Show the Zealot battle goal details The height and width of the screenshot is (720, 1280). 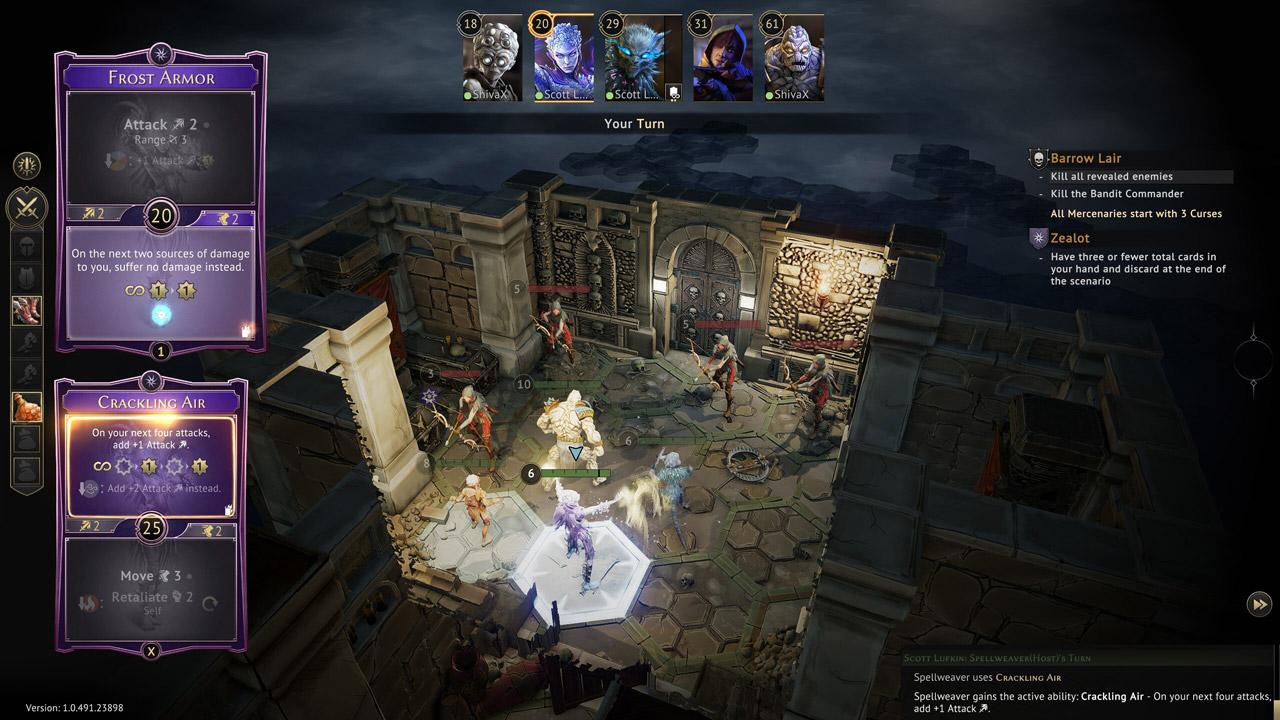pos(1069,238)
